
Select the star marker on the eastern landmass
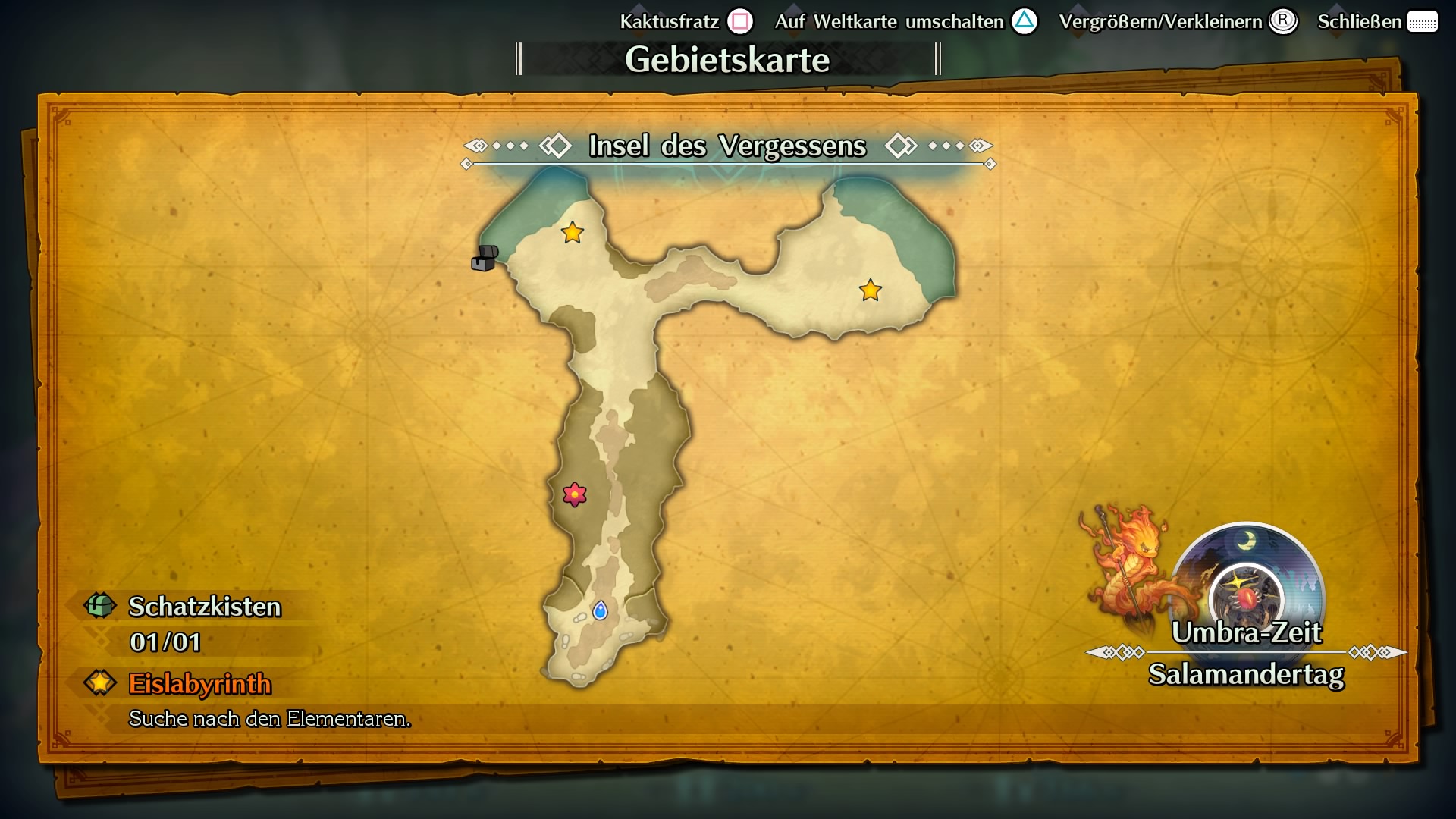(x=869, y=290)
